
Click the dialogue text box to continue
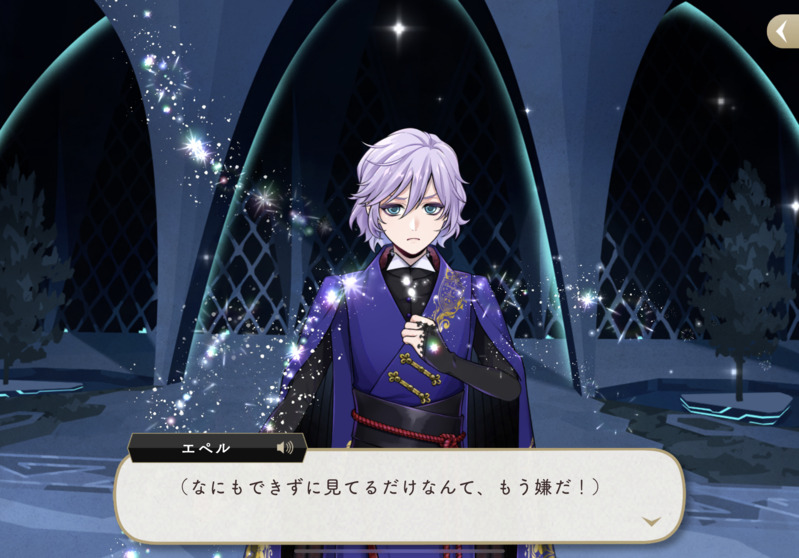(x=398, y=495)
